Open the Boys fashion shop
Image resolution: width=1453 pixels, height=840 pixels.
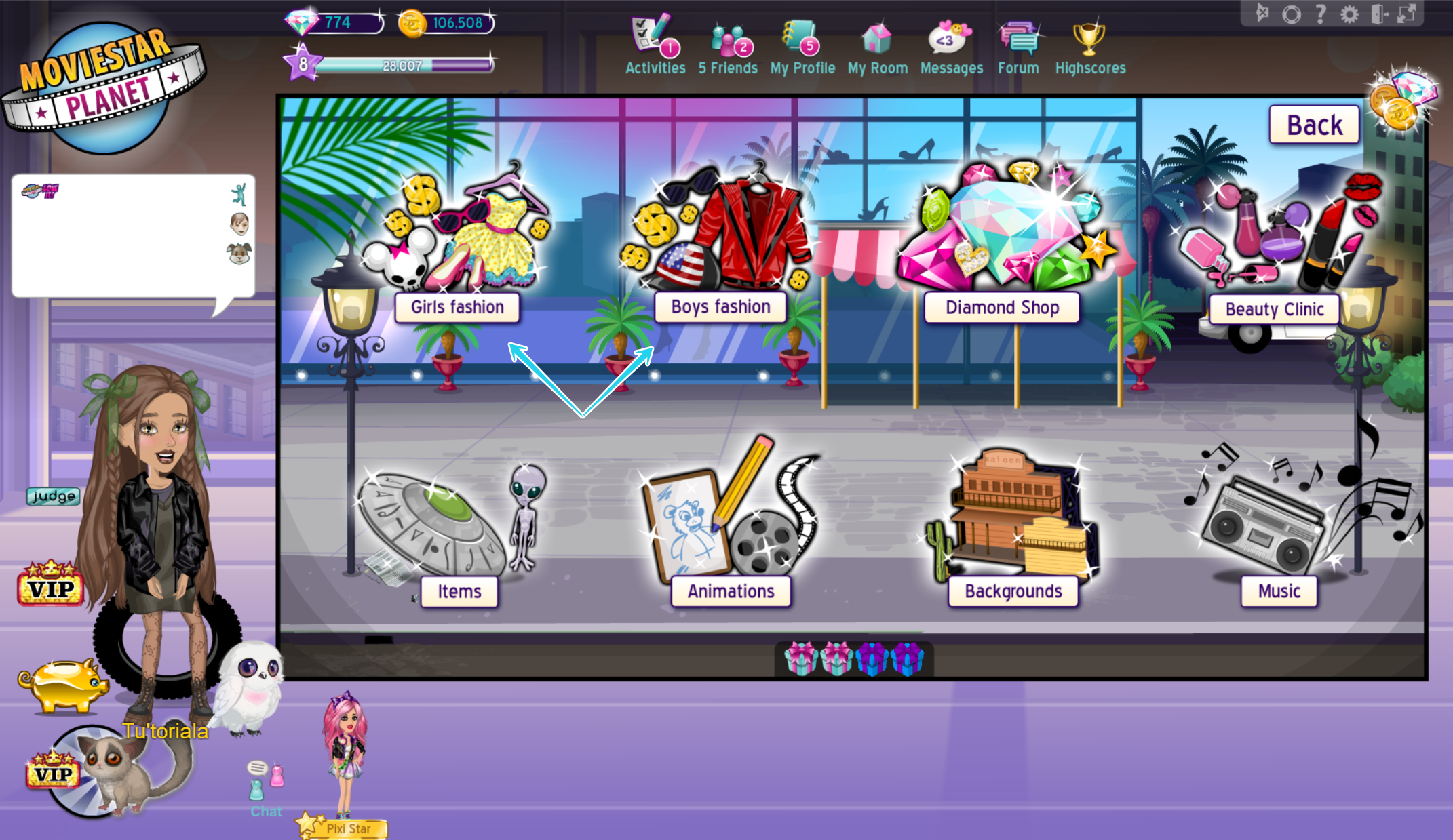pyautogui.click(x=720, y=306)
